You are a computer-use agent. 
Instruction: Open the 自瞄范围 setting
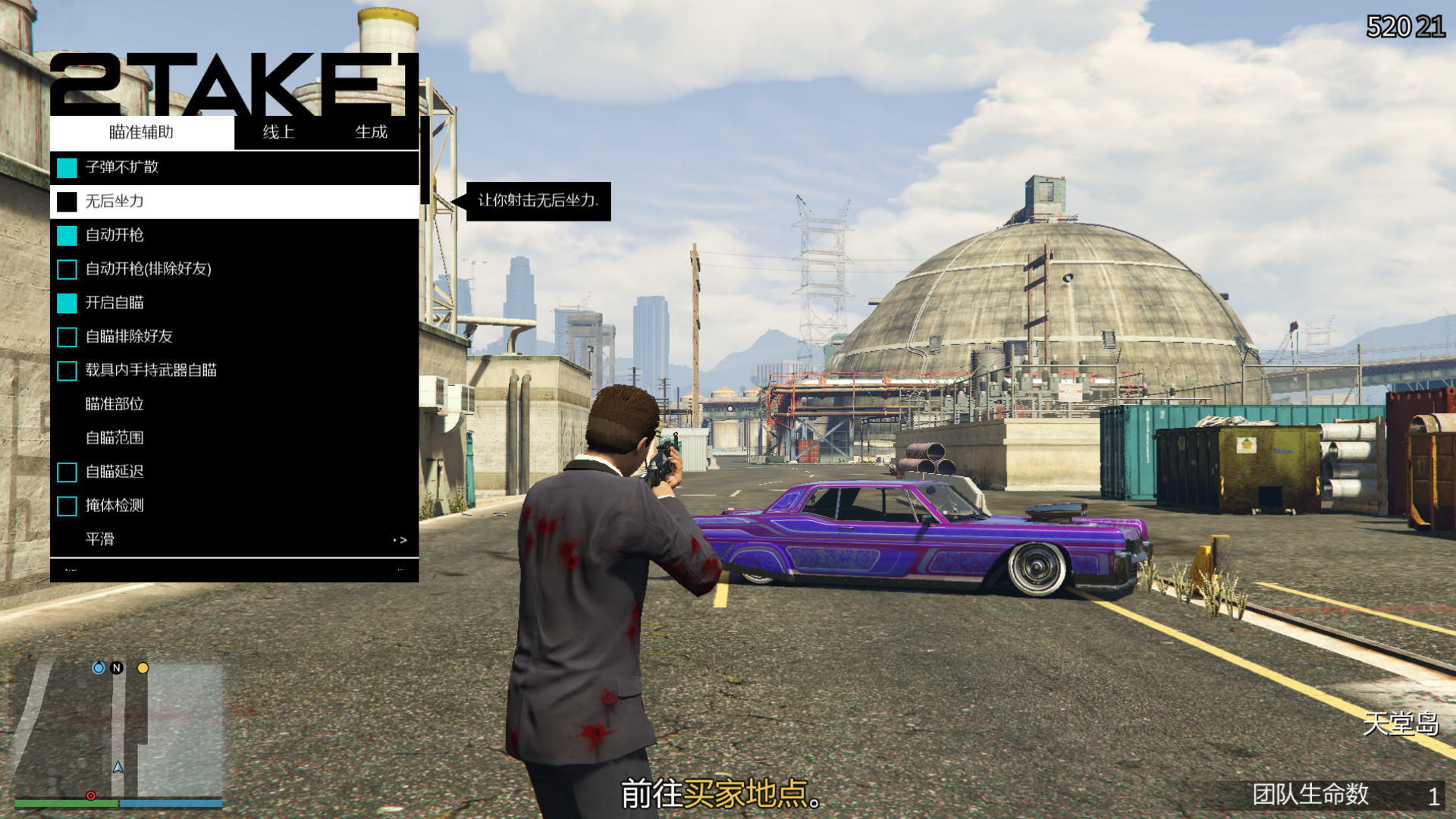coord(115,438)
